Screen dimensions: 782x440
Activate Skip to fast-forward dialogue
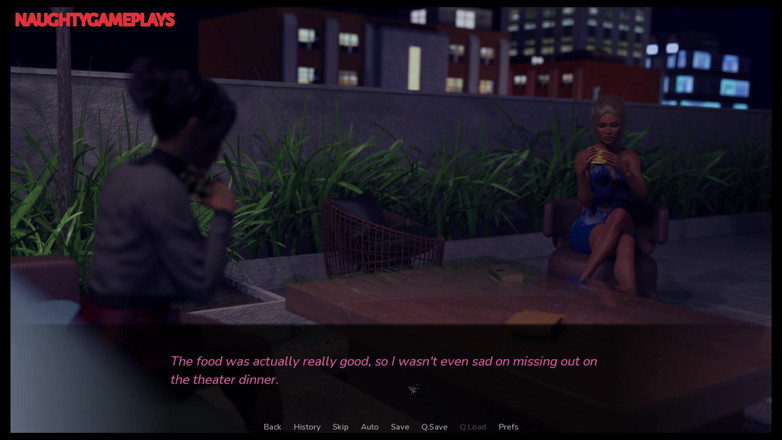coord(341,427)
